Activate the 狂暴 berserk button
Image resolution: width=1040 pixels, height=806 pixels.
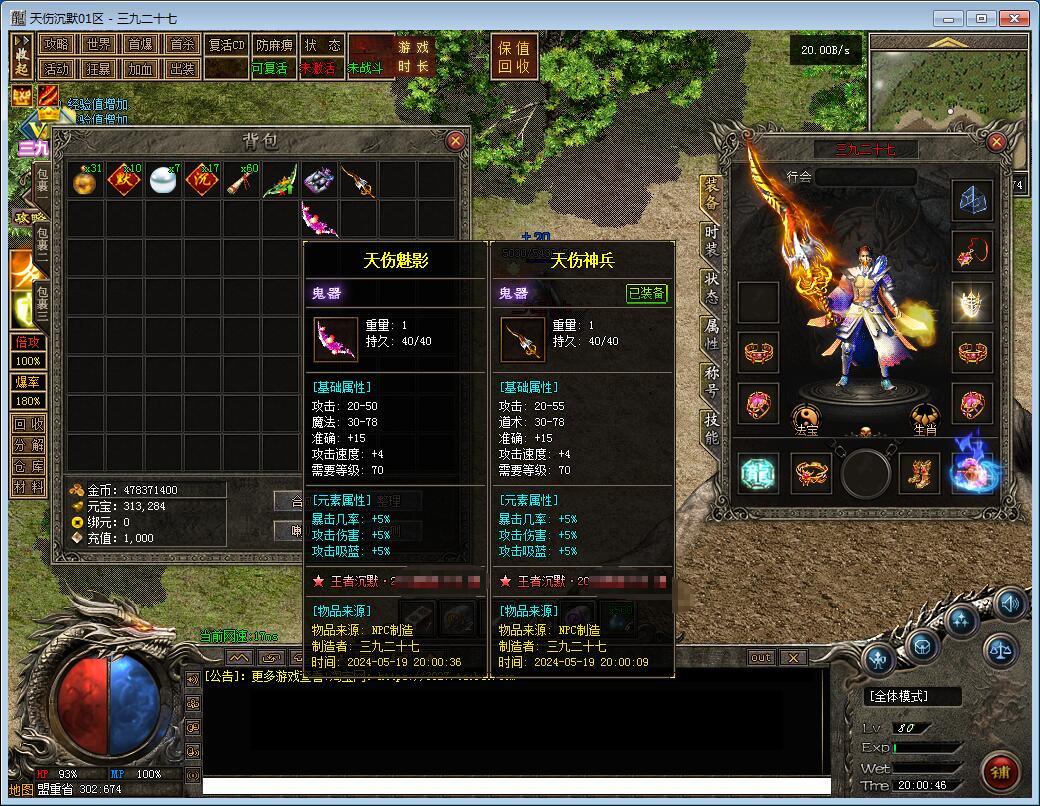[x=98, y=69]
